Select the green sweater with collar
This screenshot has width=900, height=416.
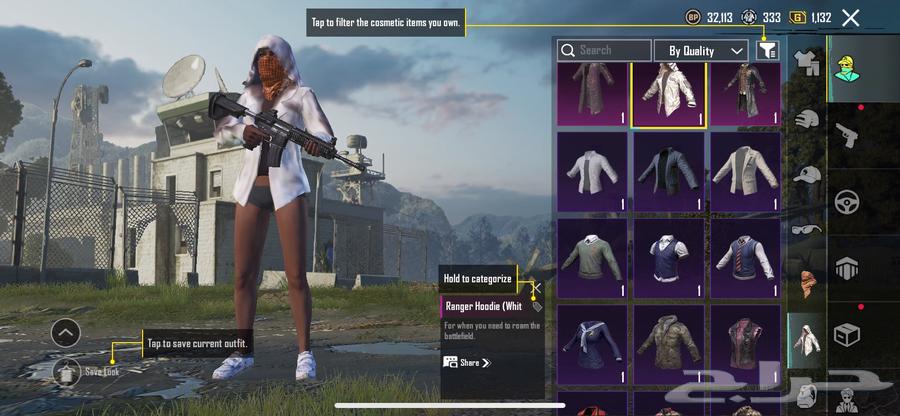pyautogui.click(x=592, y=257)
